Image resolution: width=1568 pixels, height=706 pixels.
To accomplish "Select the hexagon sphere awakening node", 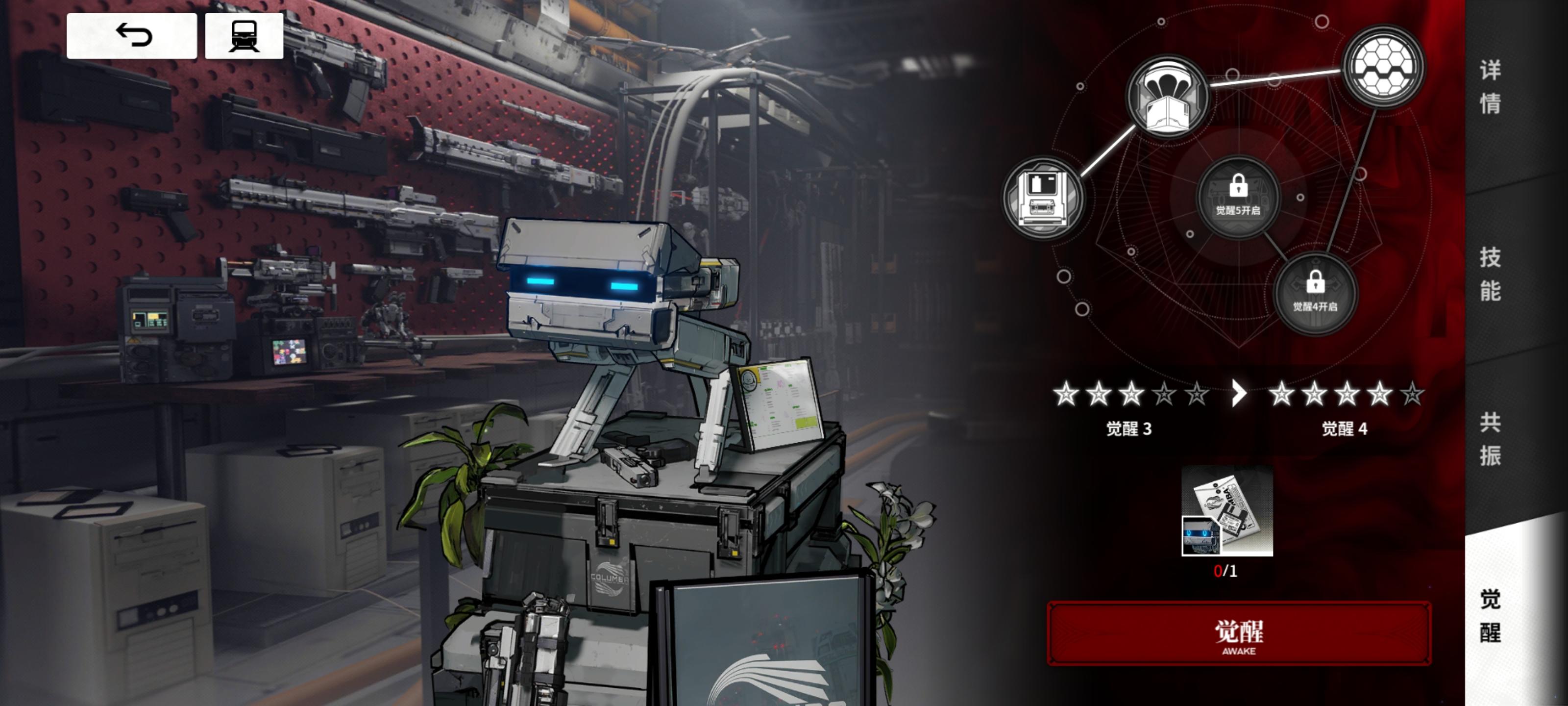I will 1382,66.
